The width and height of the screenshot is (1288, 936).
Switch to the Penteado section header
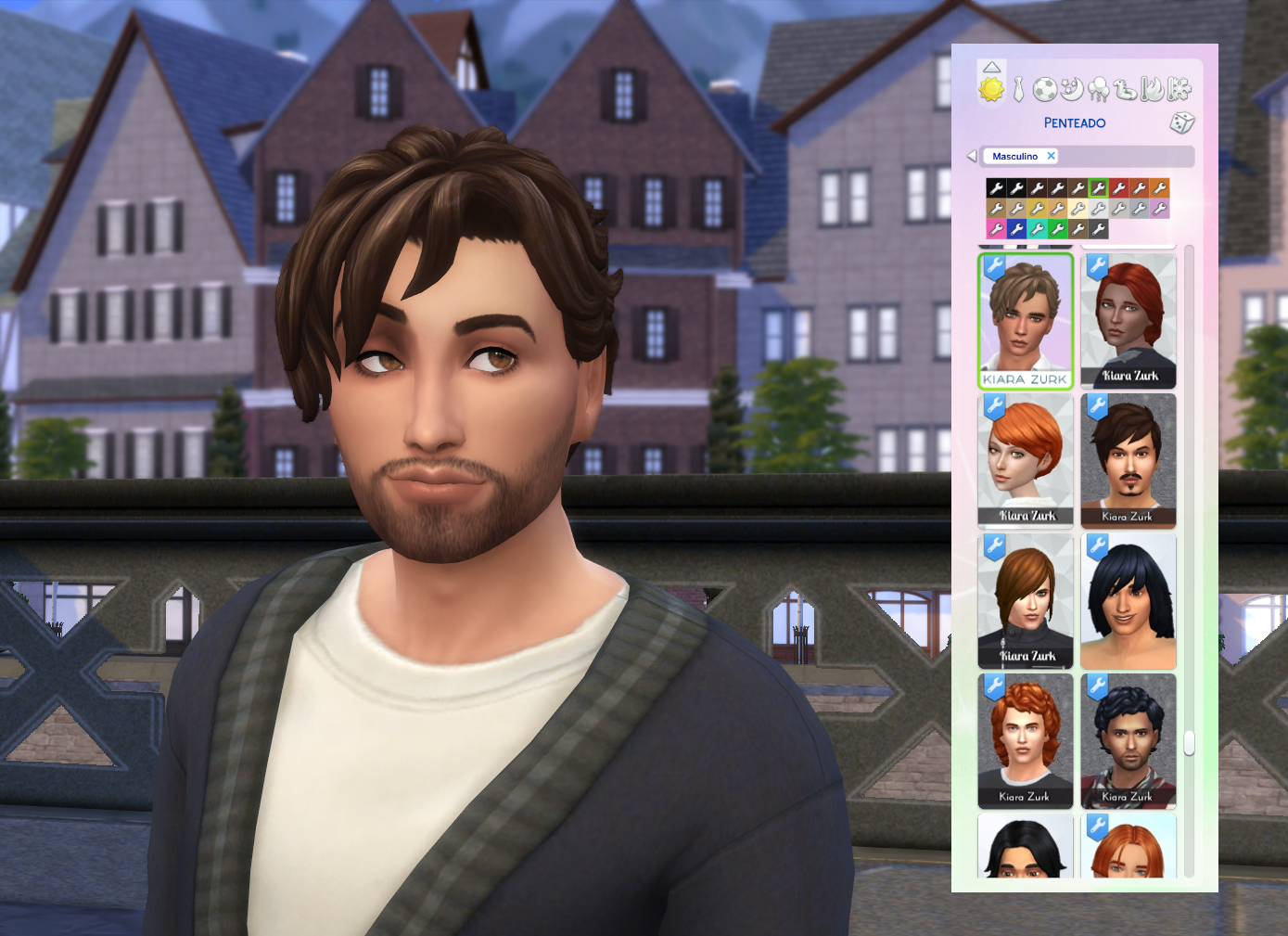click(x=1074, y=122)
